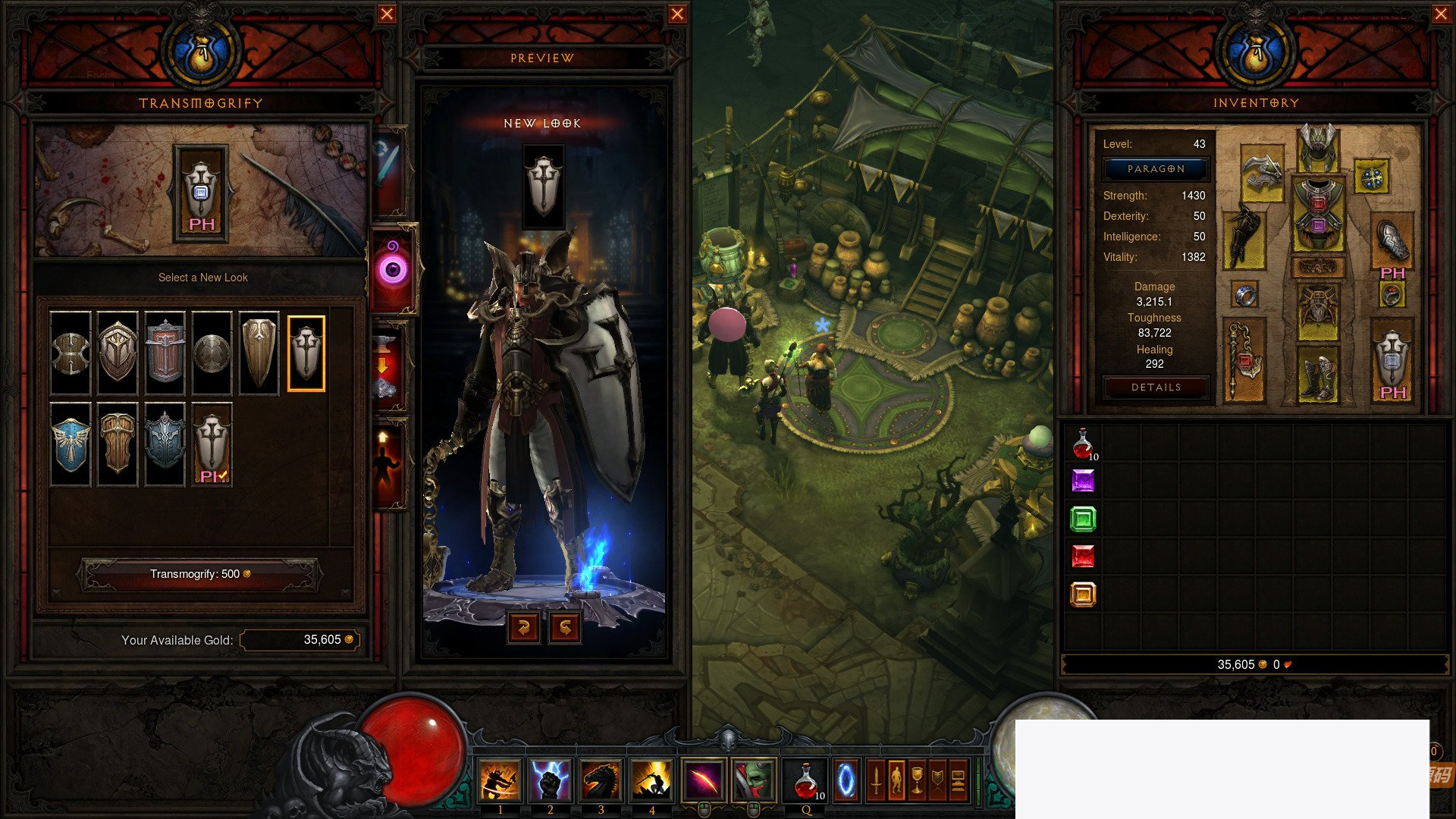The height and width of the screenshot is (819, 1456).
Task: Pick the round dark shield appearance
Action: tap(212, 353)
